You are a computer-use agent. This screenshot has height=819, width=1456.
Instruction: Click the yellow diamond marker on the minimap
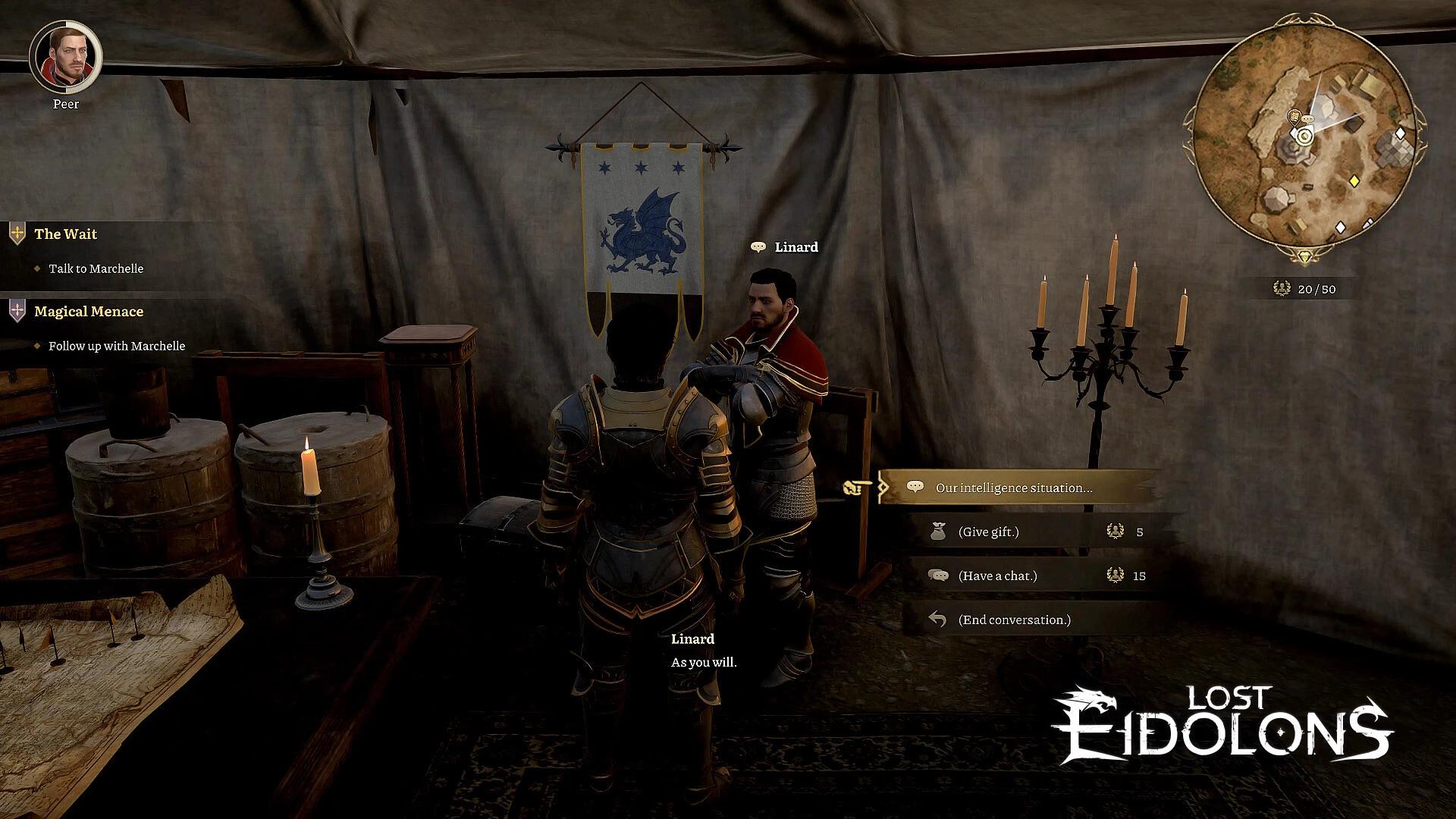click(1354, 179)
